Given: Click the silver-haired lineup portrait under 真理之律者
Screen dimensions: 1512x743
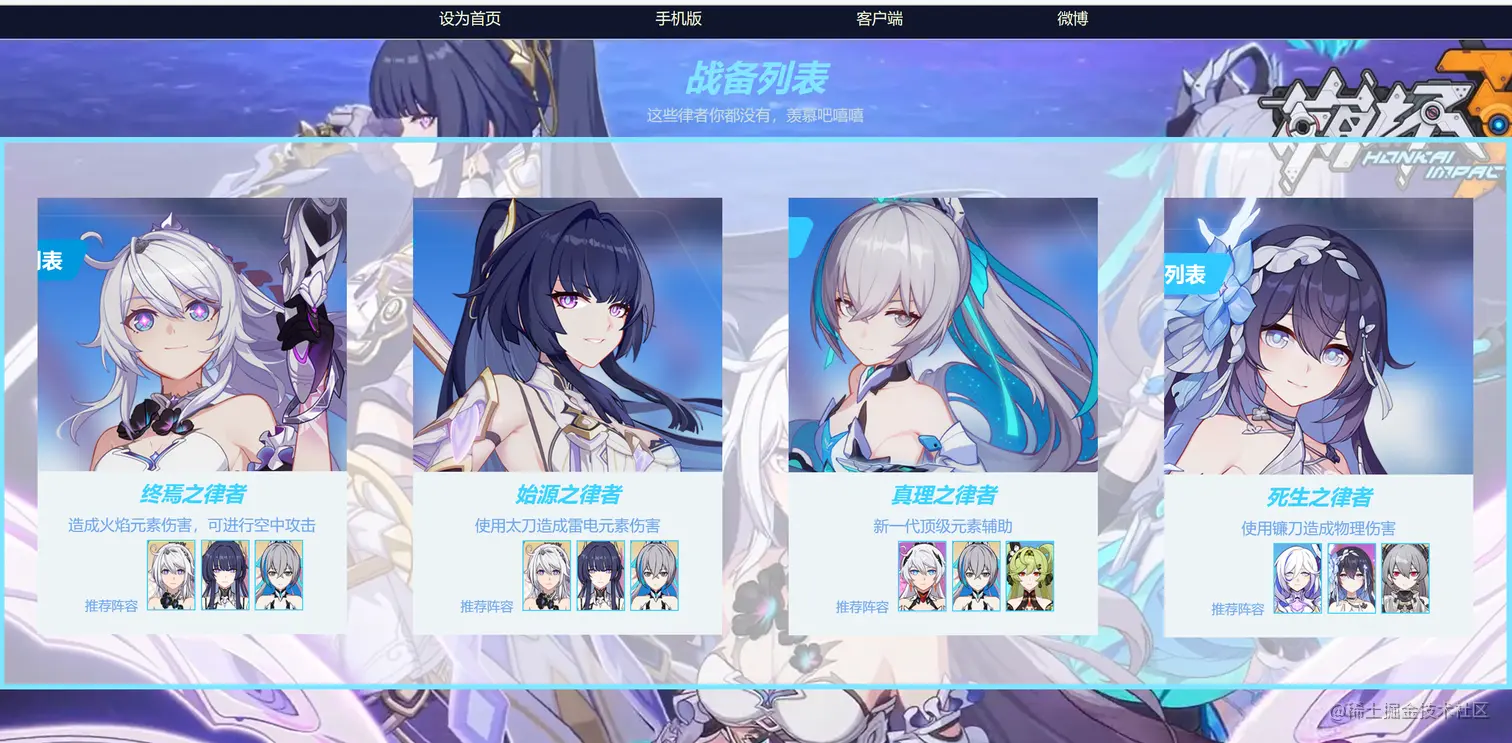Looking at the screenshot, I should click(x=976, y=577).
